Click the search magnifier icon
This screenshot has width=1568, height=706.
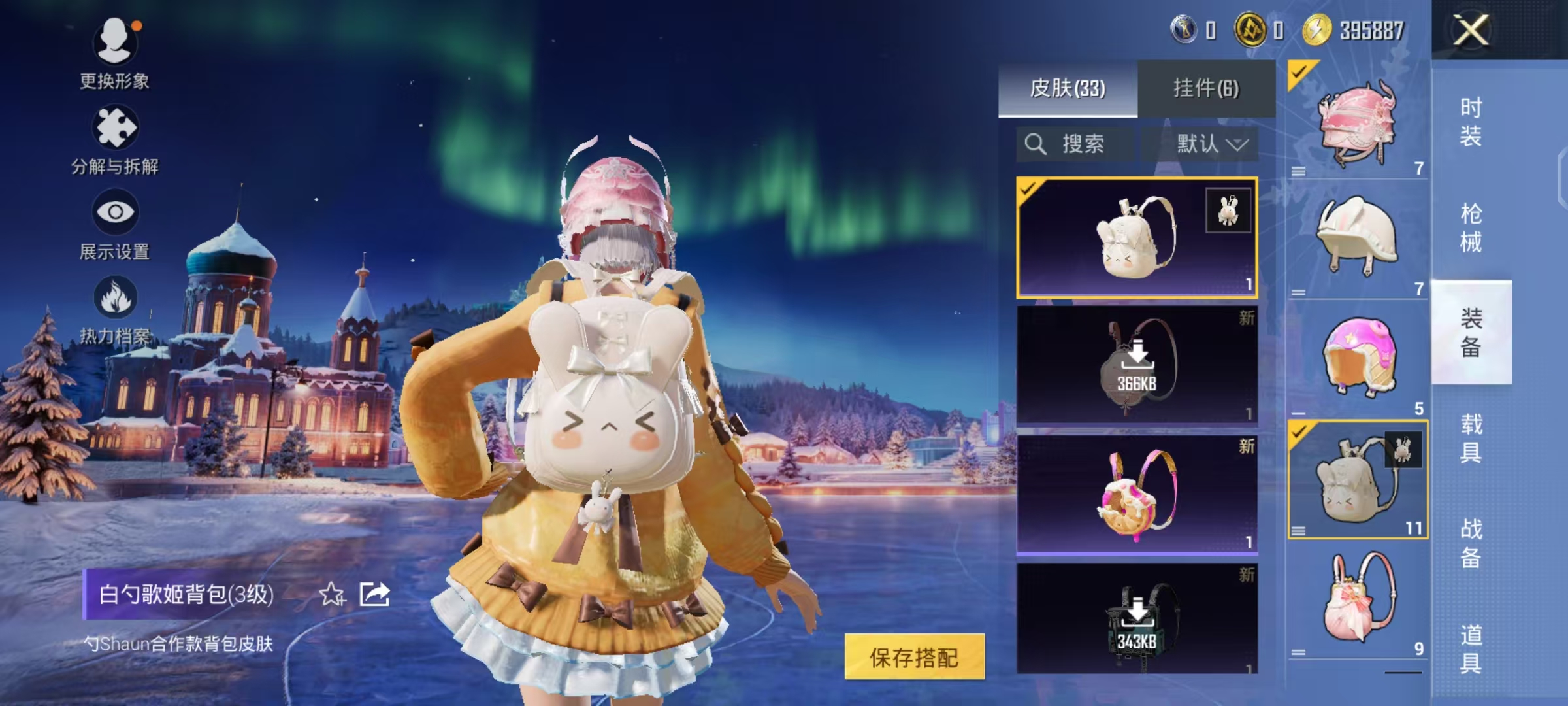[1037, 144]
